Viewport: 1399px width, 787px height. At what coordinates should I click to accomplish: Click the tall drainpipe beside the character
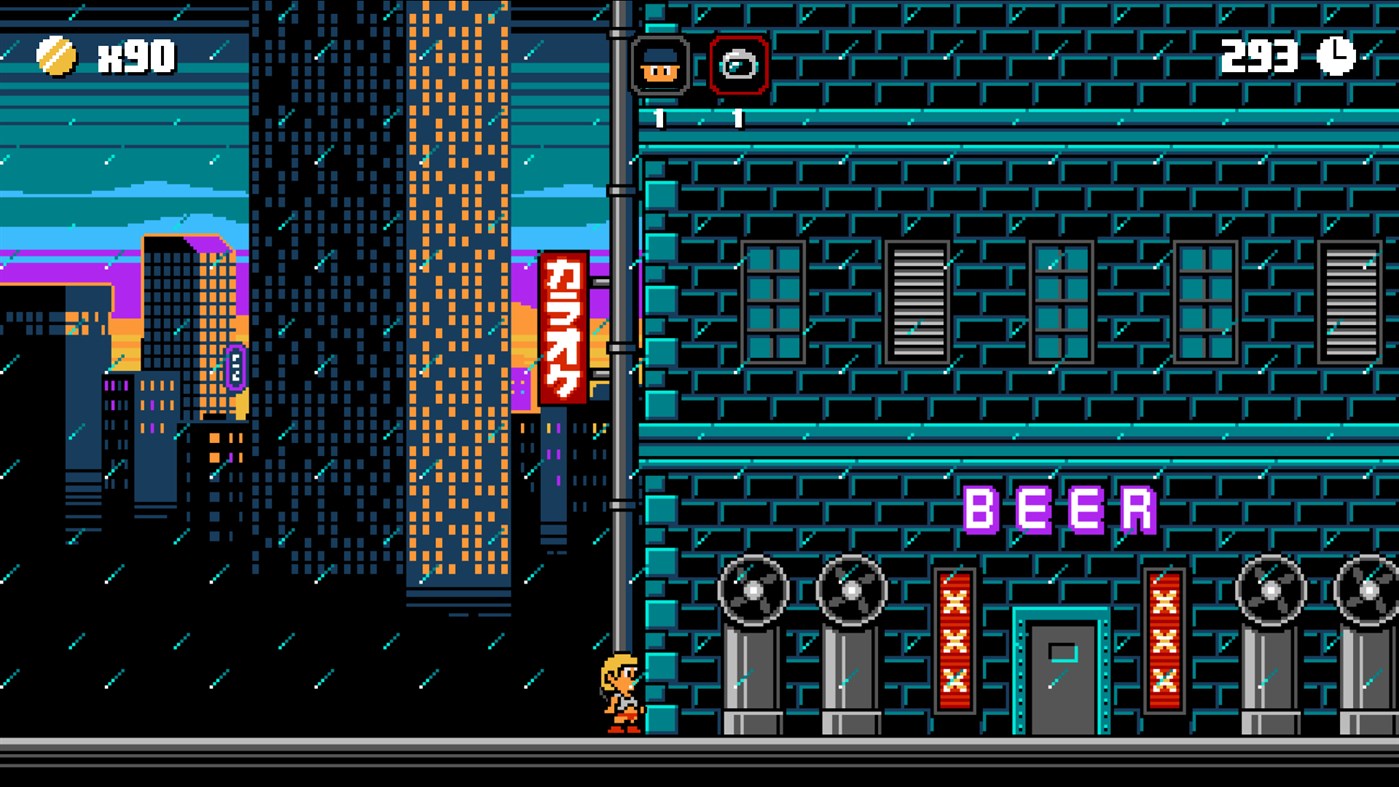pyautogui.click(x=623, y=400)
